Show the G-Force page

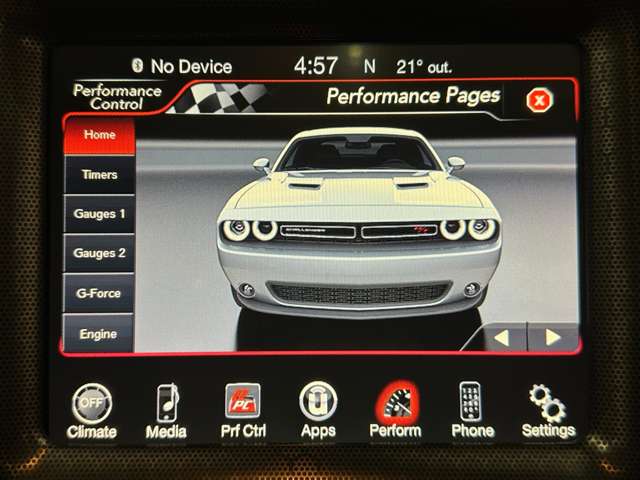tap(99, 294)
